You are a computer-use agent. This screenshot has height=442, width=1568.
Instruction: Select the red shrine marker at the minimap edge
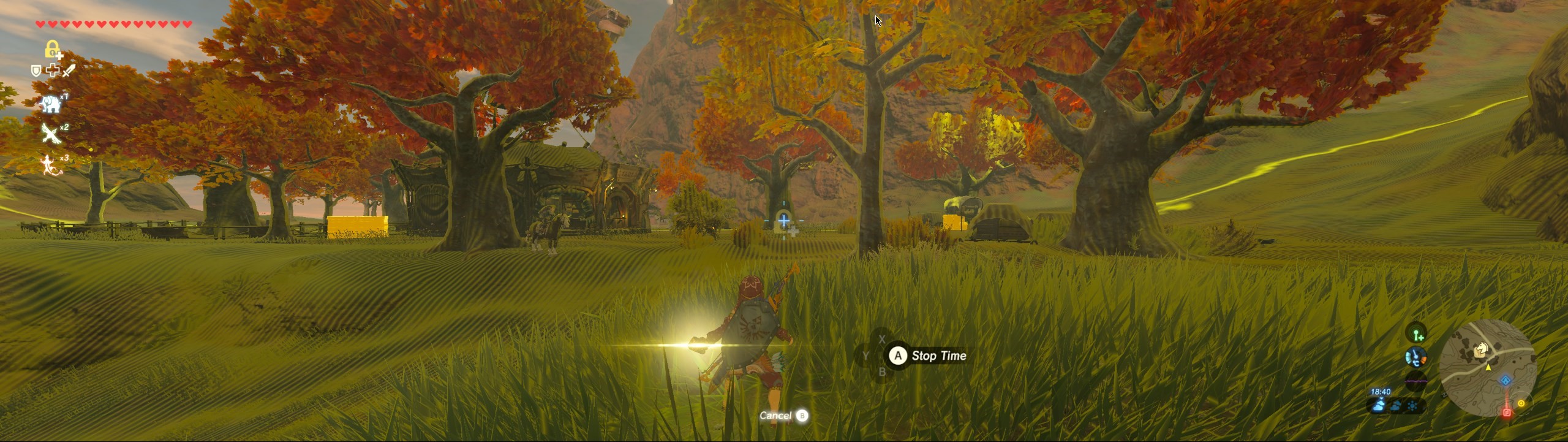[1507, 413]
